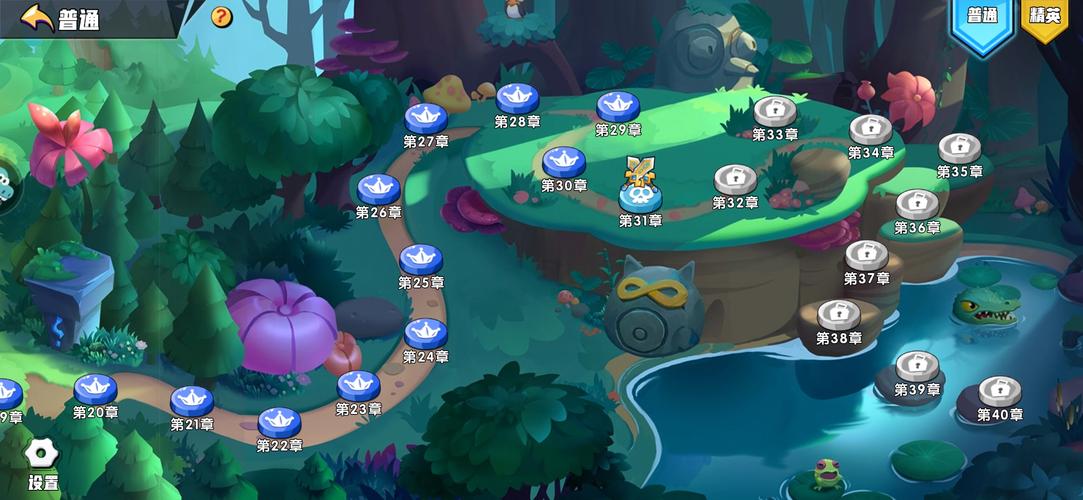
Task: Tap the locked 第32章 chapter node
Action: 735,179
